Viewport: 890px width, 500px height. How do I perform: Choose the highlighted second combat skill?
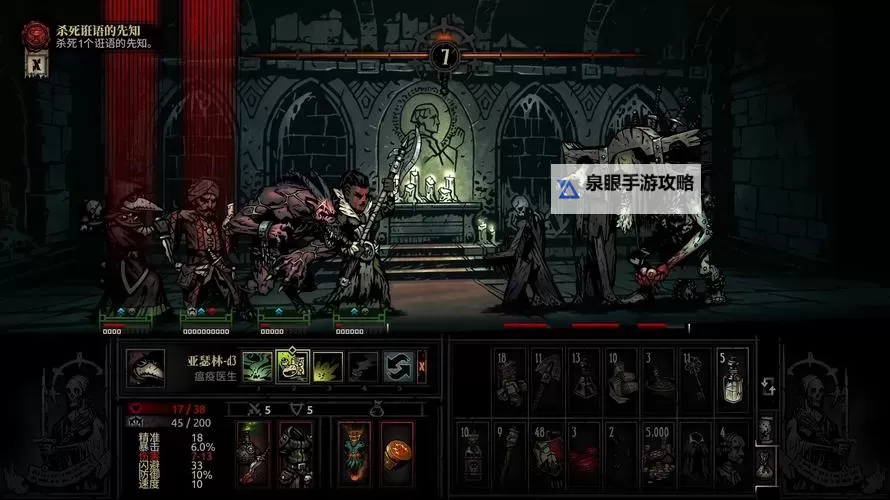point(292,366)
